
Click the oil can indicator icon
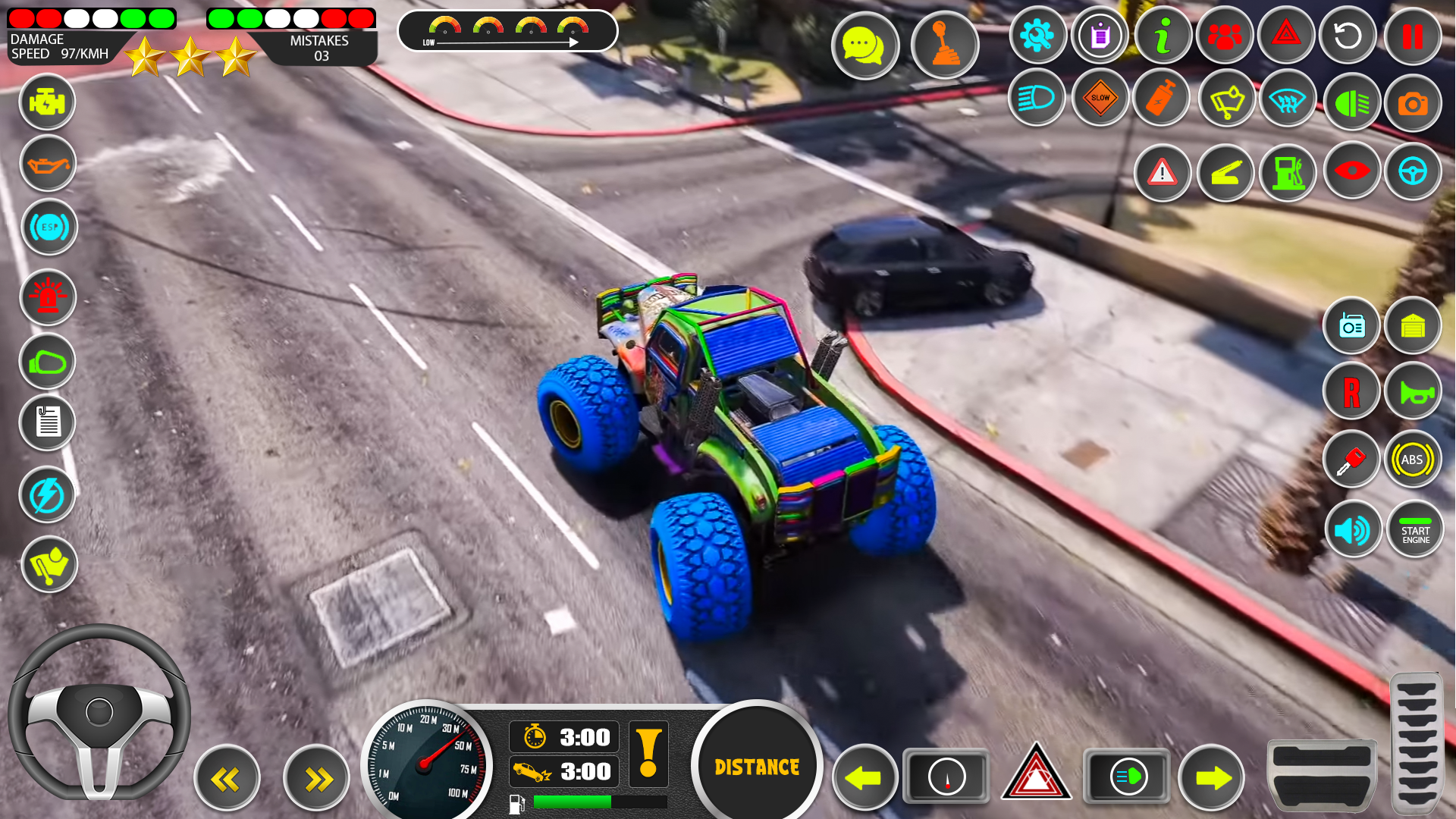click(x=47, y=164)
